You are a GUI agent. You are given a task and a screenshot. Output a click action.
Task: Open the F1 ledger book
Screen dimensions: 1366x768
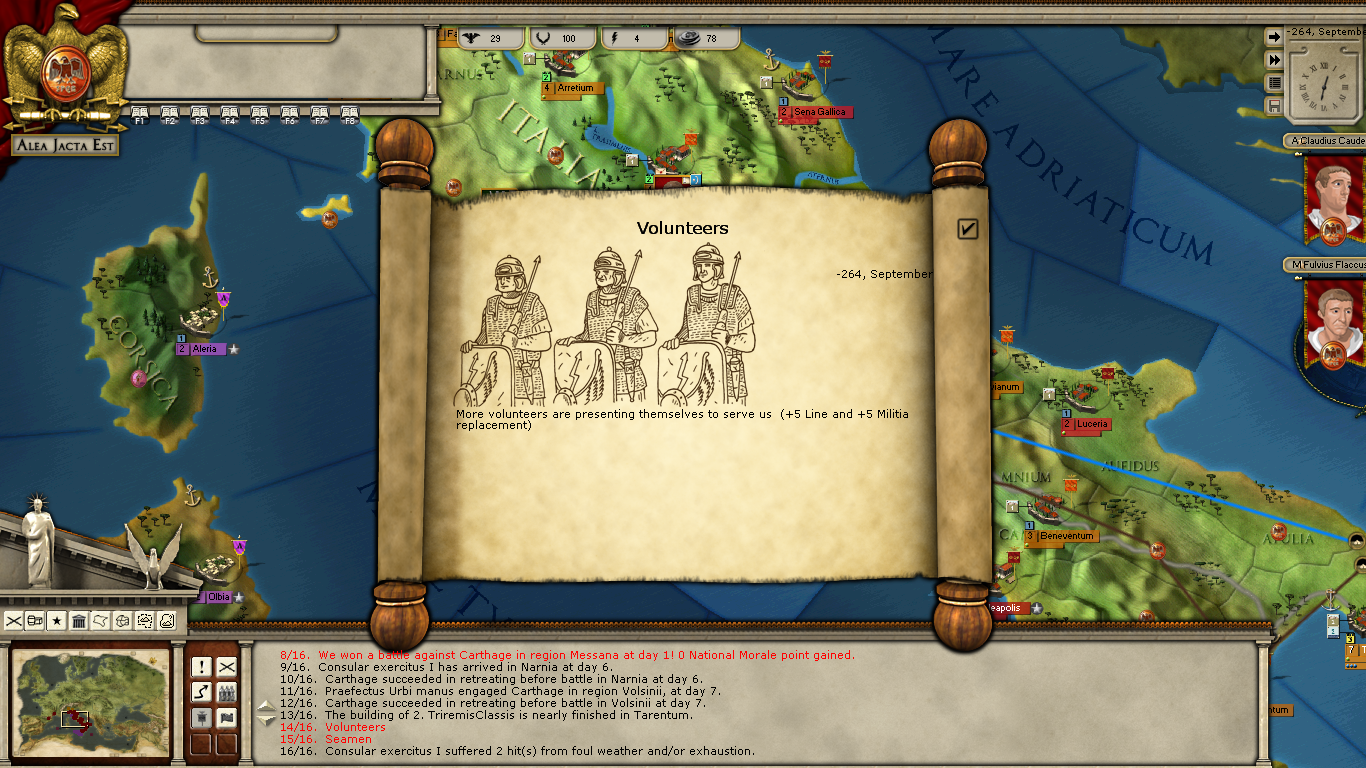tap(140, 113)
